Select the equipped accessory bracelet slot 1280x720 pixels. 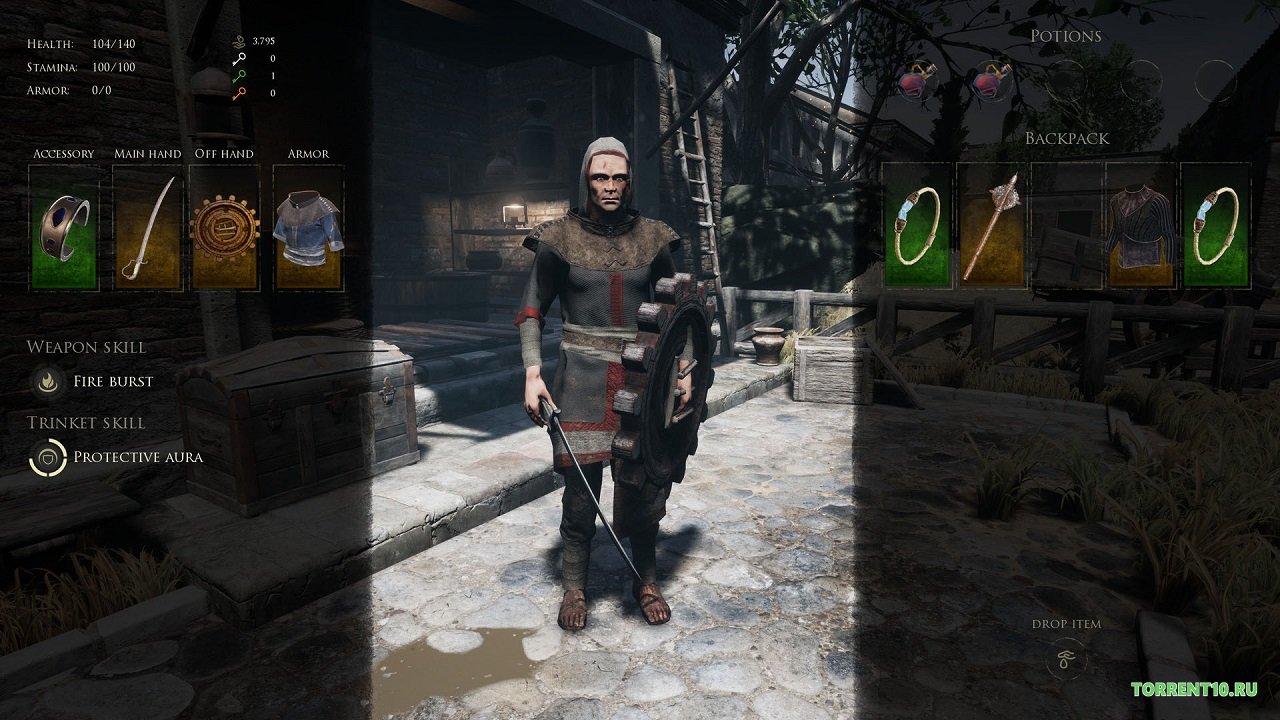pyautogui.click(x=64, y=228)
